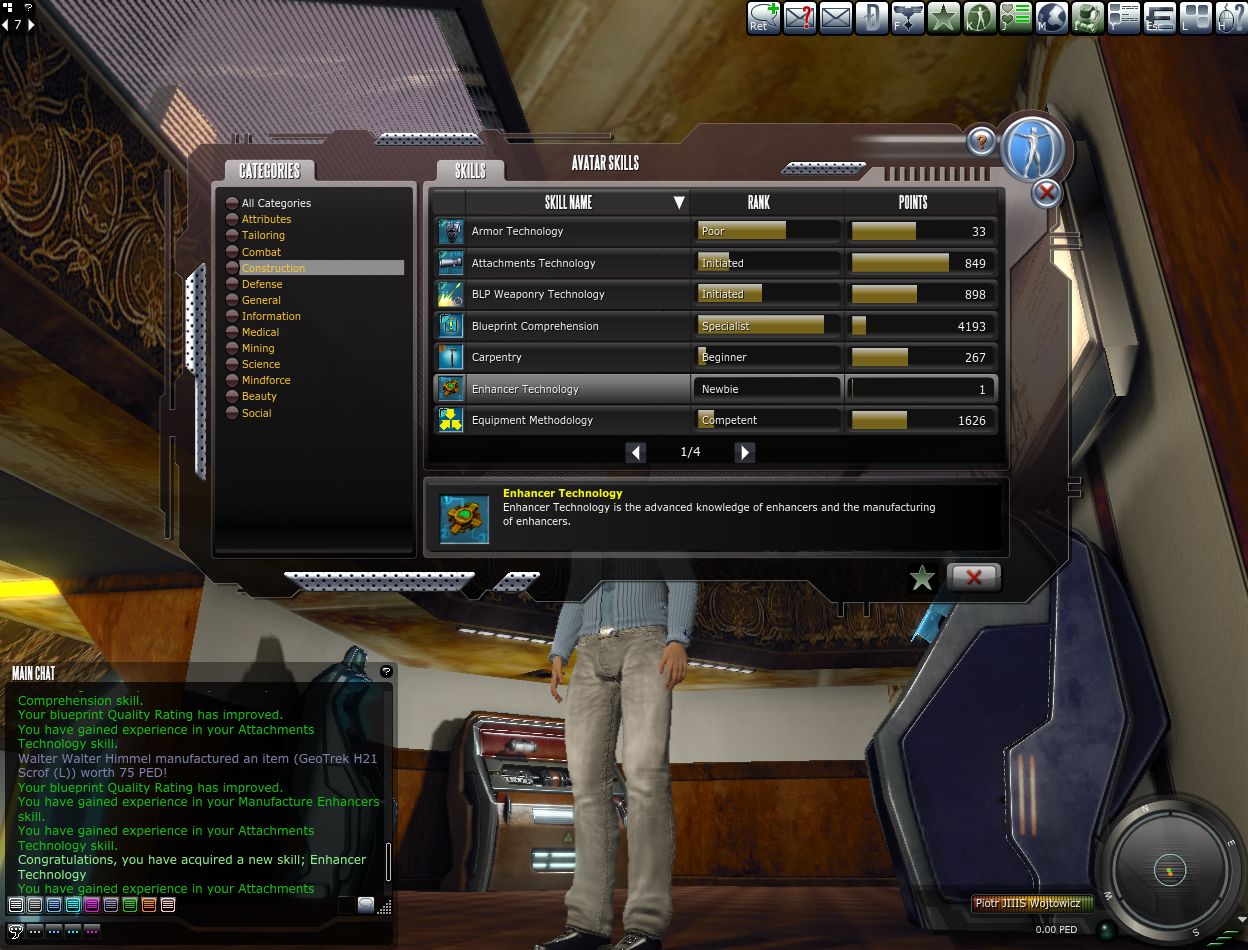
Task: Switch to the Skills tab
Action: pos(470,171)
